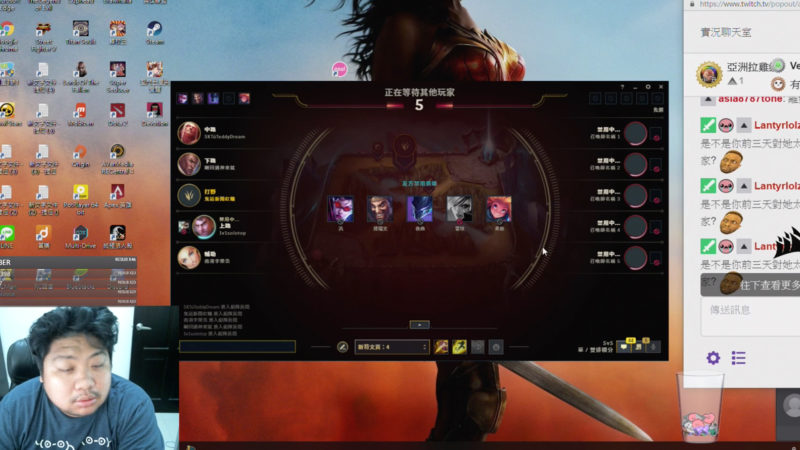The width and height of the screenshot is (800, 450).
Task: Change the Flash summoner spell slot
Action: 459,347
